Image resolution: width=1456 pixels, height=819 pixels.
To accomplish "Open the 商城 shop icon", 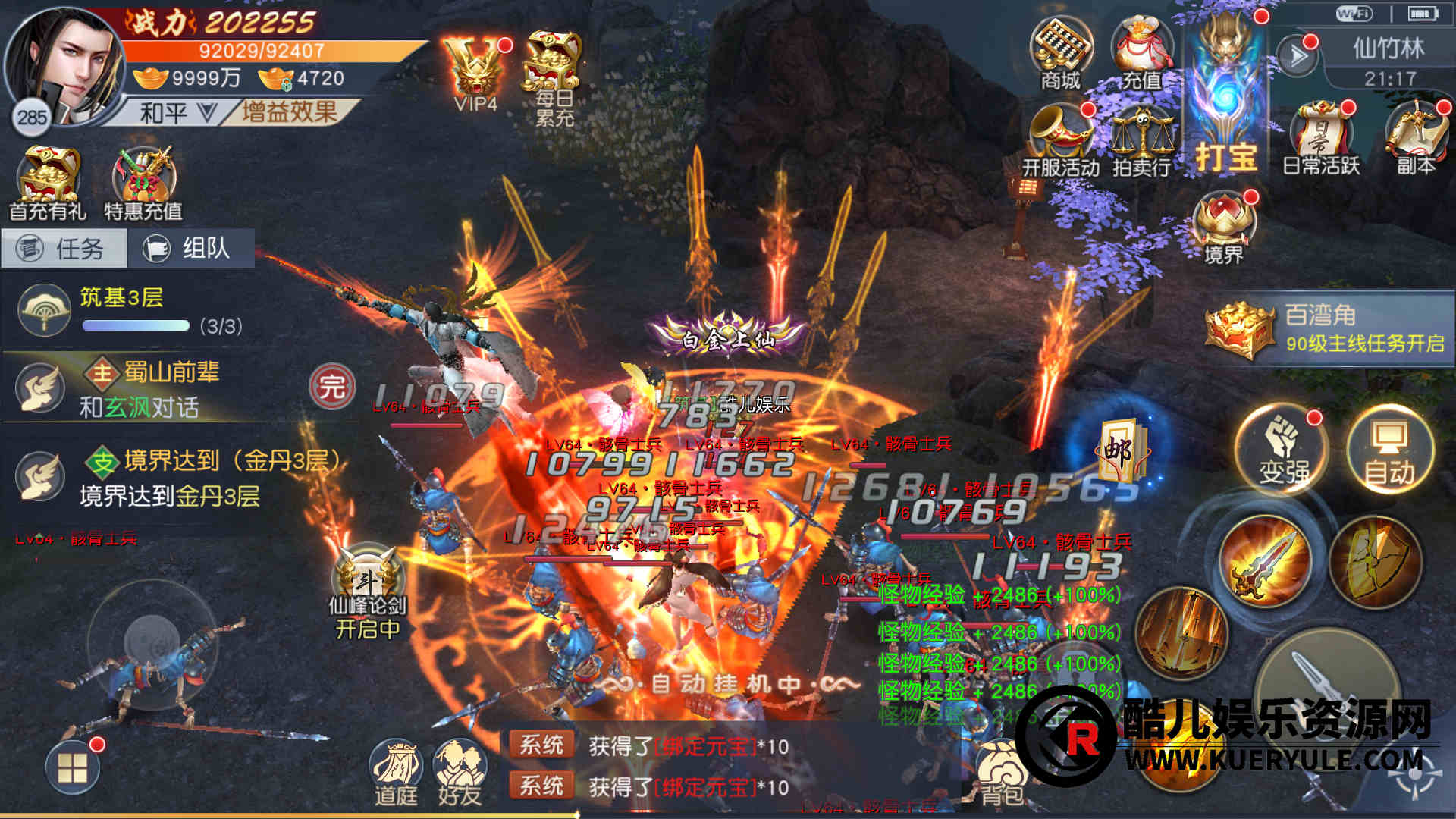I will 1060,55.
